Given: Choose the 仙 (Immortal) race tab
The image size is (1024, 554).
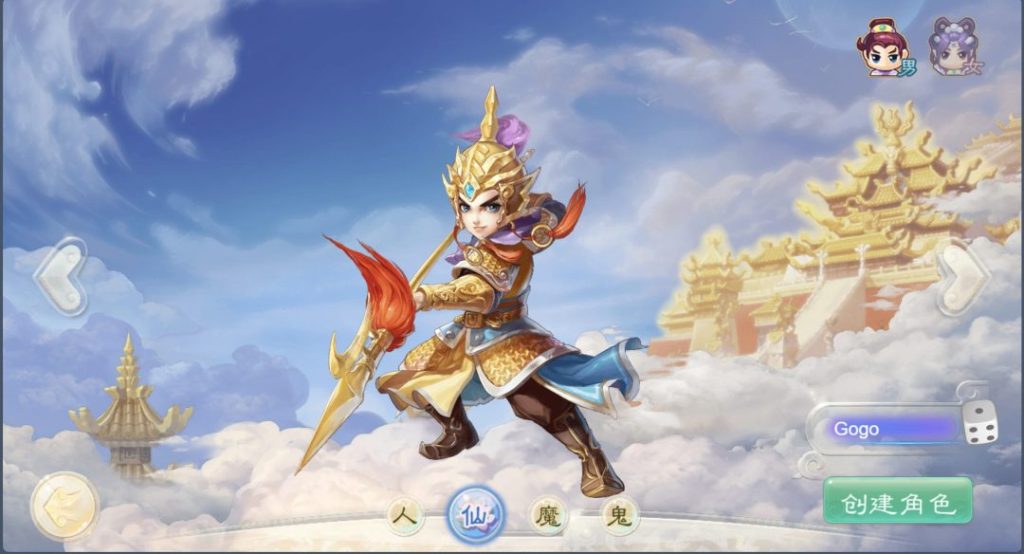Looking at the screenshot, I should coord(475,515).
